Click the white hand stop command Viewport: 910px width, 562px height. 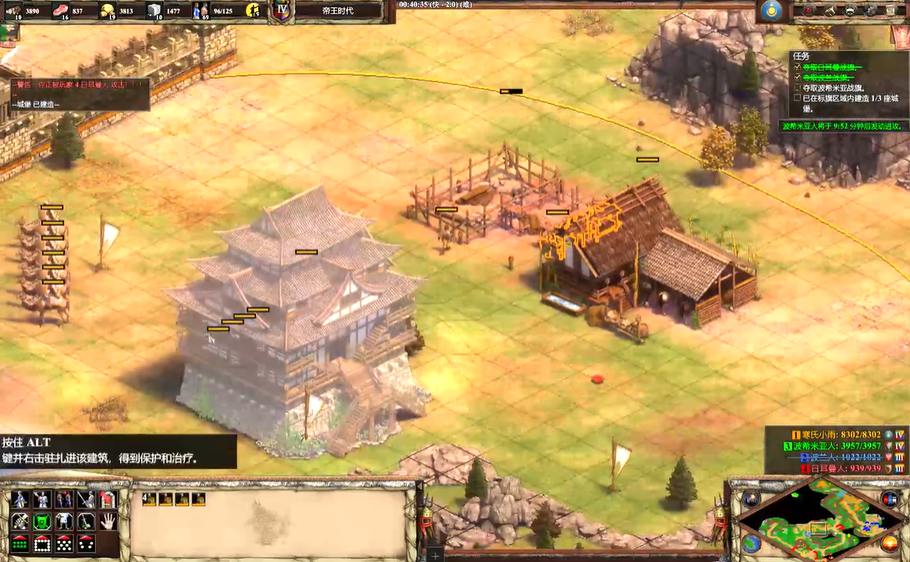(108, 521)
